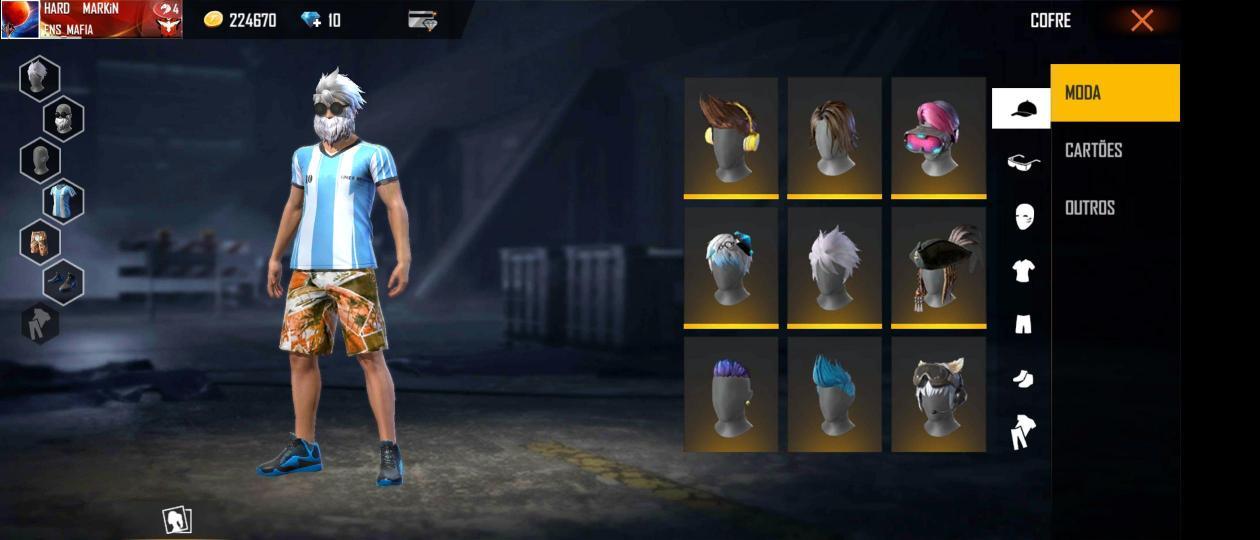Image resolution: width=1260 pixels, height=540 pixels.
Task: Close the Cofre screen with the X
Action: coord(1142,20)
